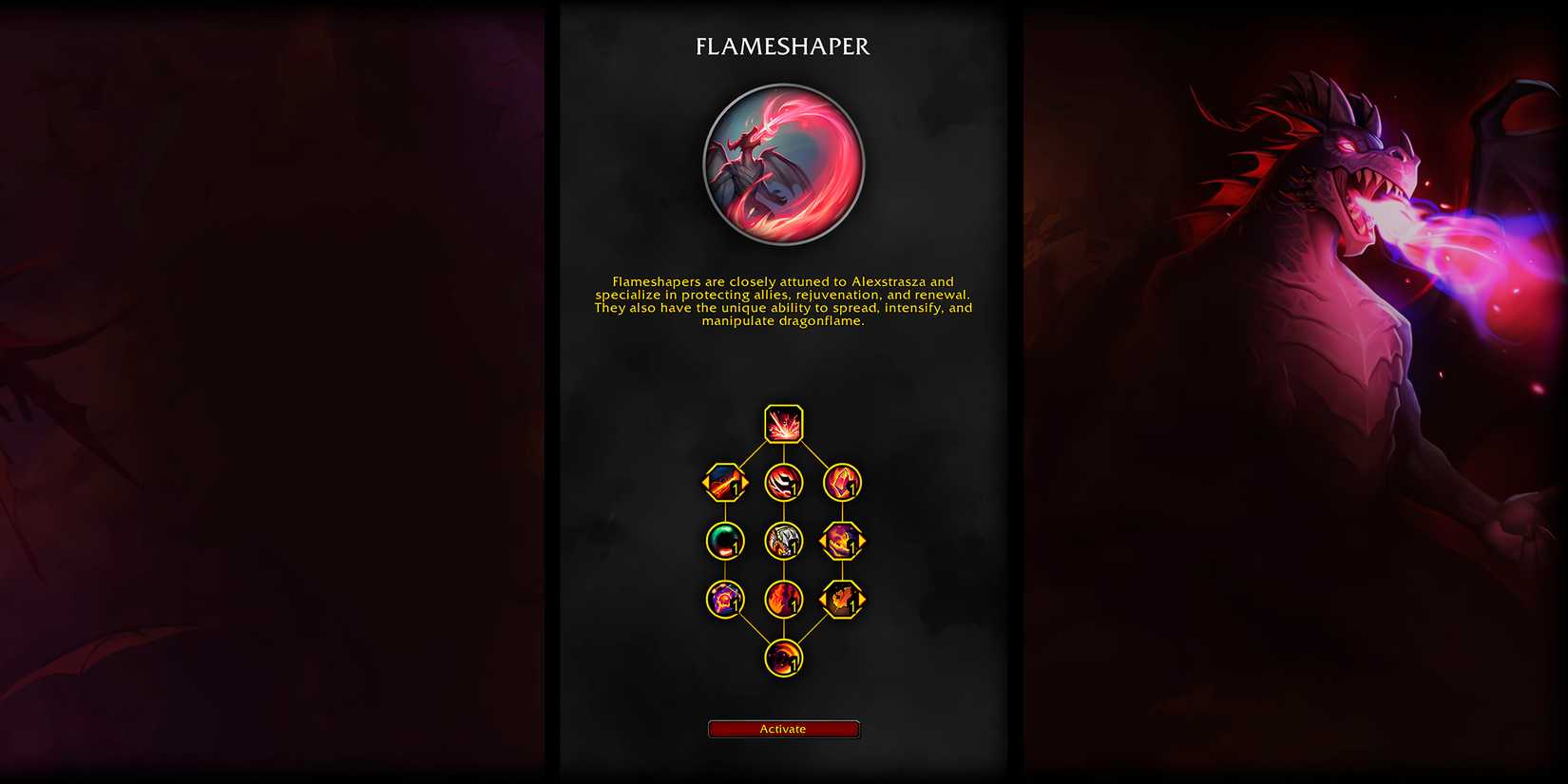
Task: Toggle the fiery-slash choice talent on the left
Action: 724,483
